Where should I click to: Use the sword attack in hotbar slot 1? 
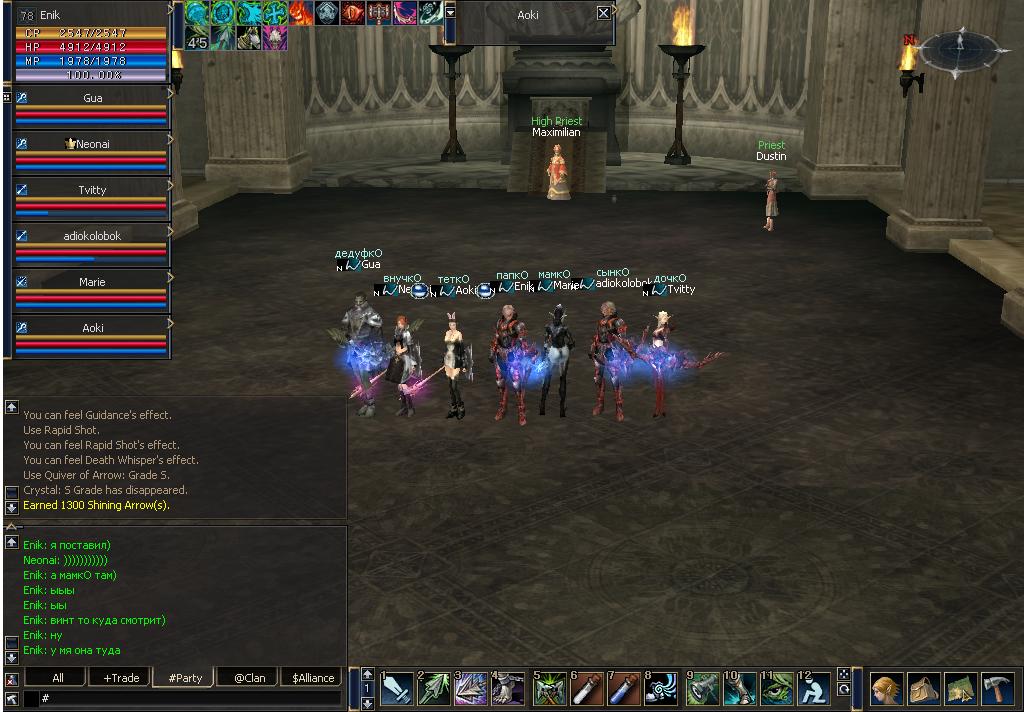point(397,688)
